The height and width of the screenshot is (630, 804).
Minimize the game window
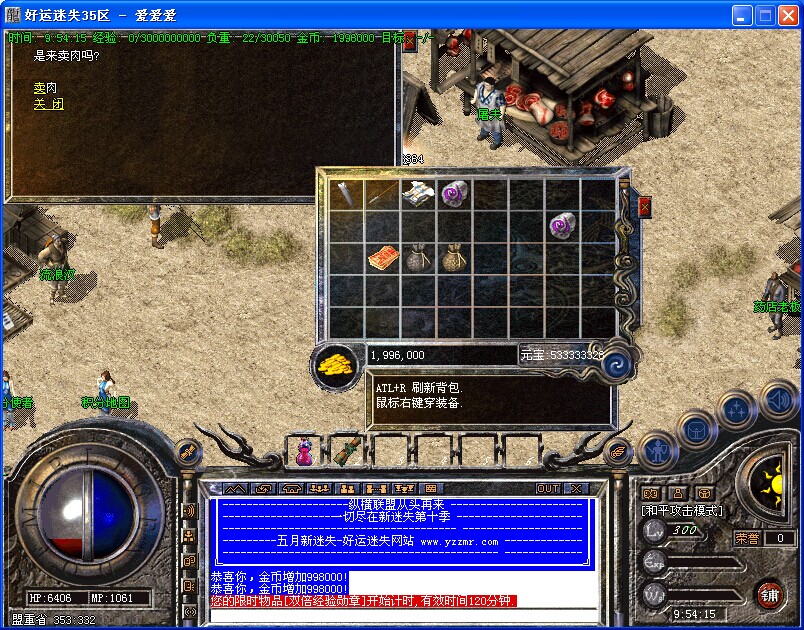pyautogui.click(x=742, y=15)
